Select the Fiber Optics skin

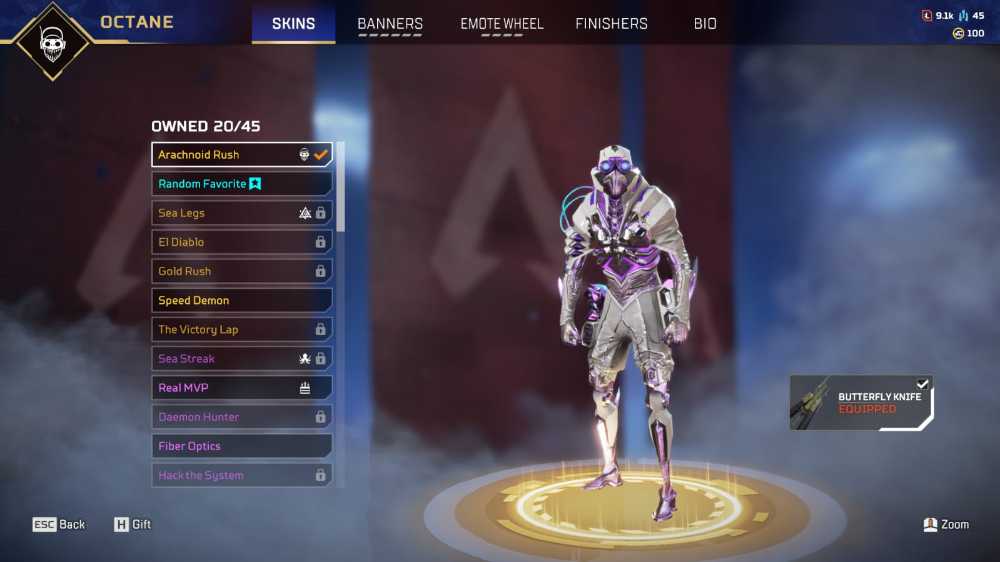(x=241, y=446)
